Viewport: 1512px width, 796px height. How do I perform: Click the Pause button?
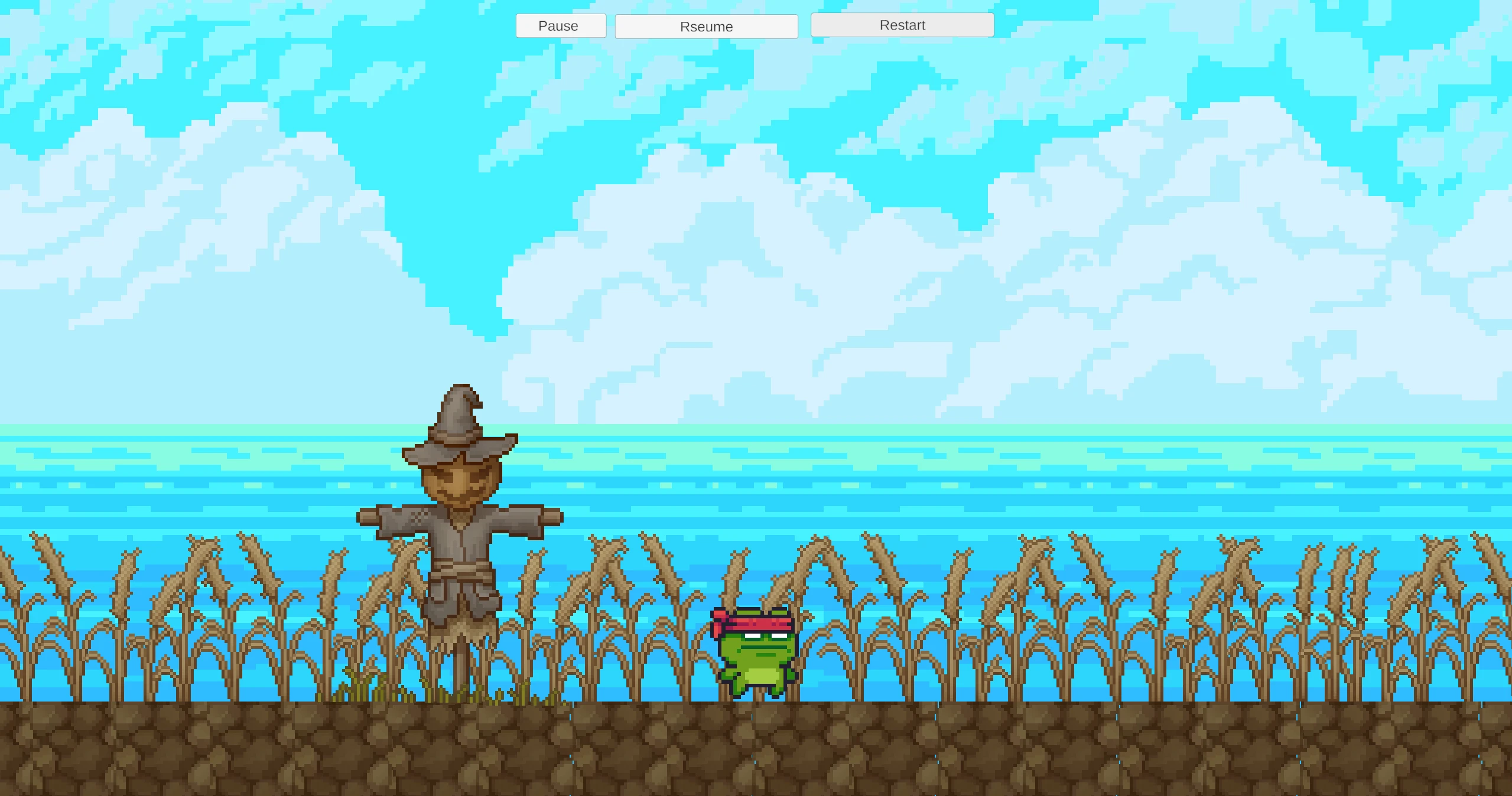coord(561,26)
